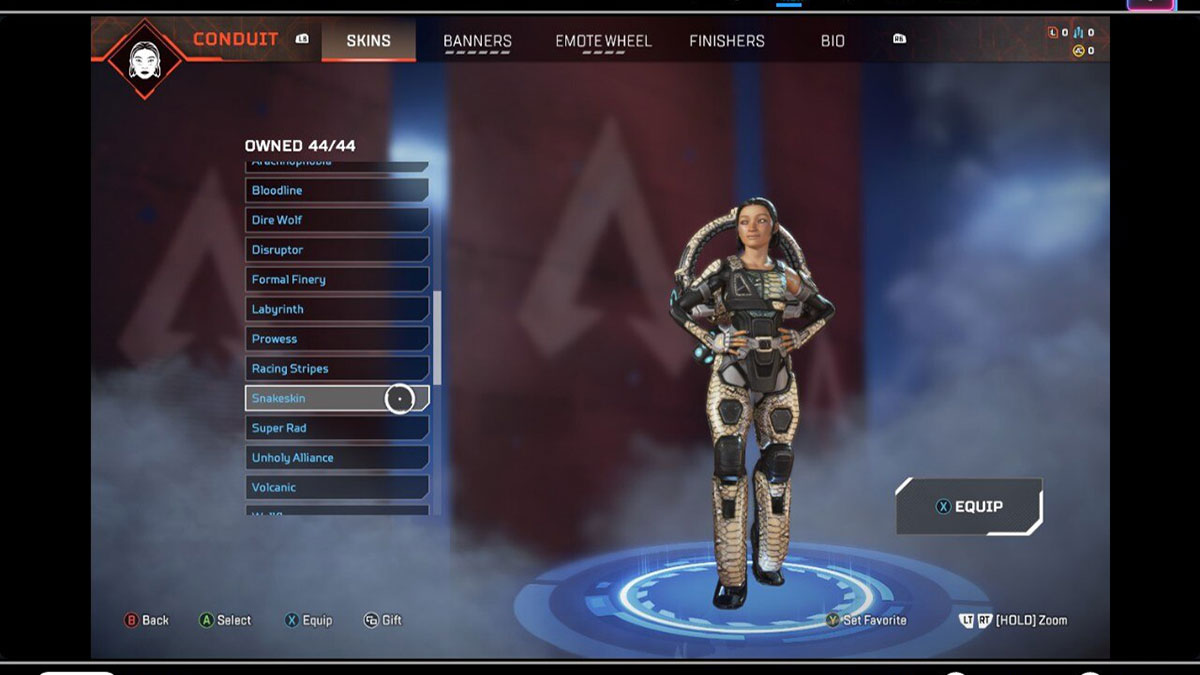The image size is (1200, 675).
Task: Choose the Dire Wolf skin
Action: pos(336,220)
